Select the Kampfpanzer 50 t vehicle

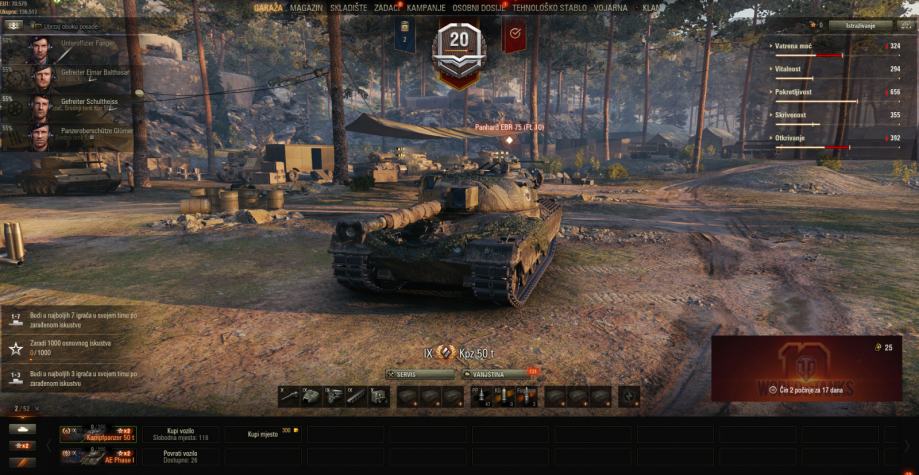click(x=97, y=434)
